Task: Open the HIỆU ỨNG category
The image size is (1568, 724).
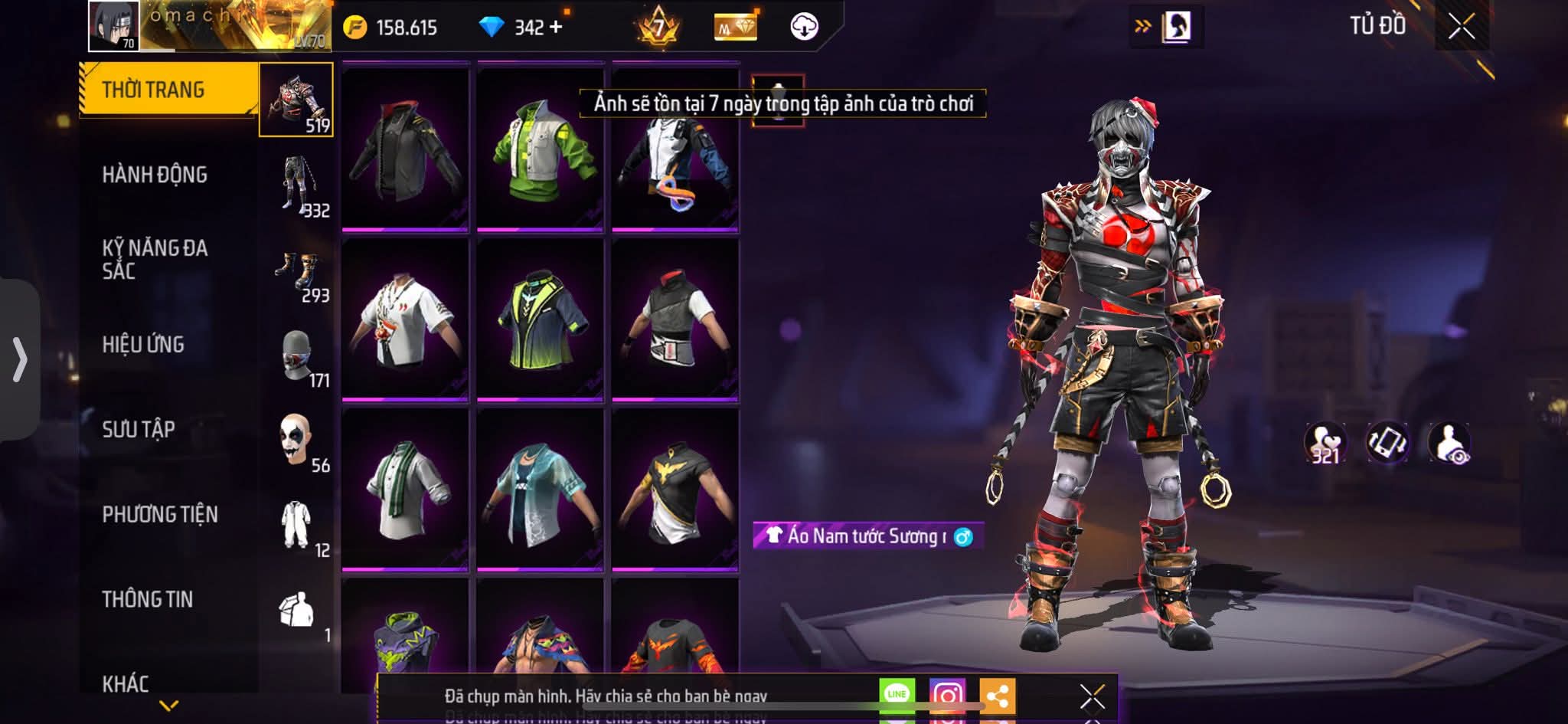Action: click(x=143, y=345)
